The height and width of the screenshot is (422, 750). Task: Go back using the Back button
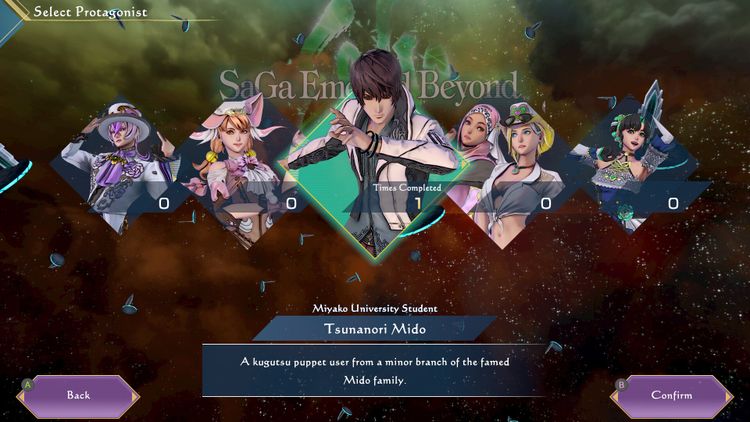tap(78, 395)
